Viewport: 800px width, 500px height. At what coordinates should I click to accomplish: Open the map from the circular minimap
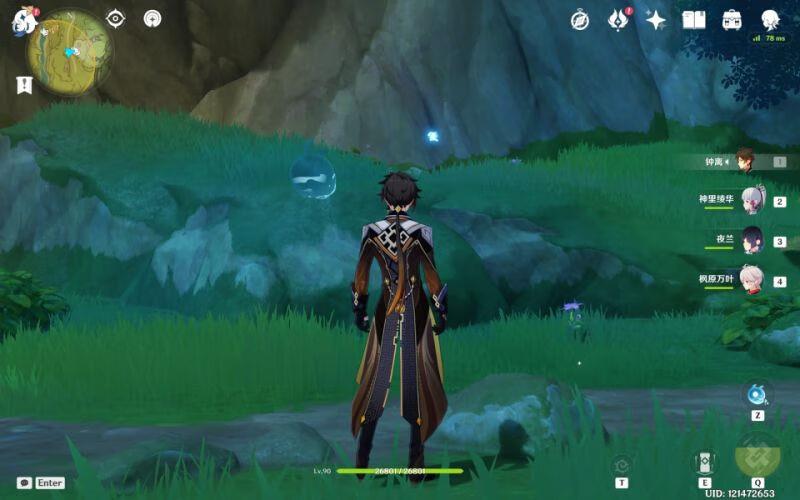point(69,52)
